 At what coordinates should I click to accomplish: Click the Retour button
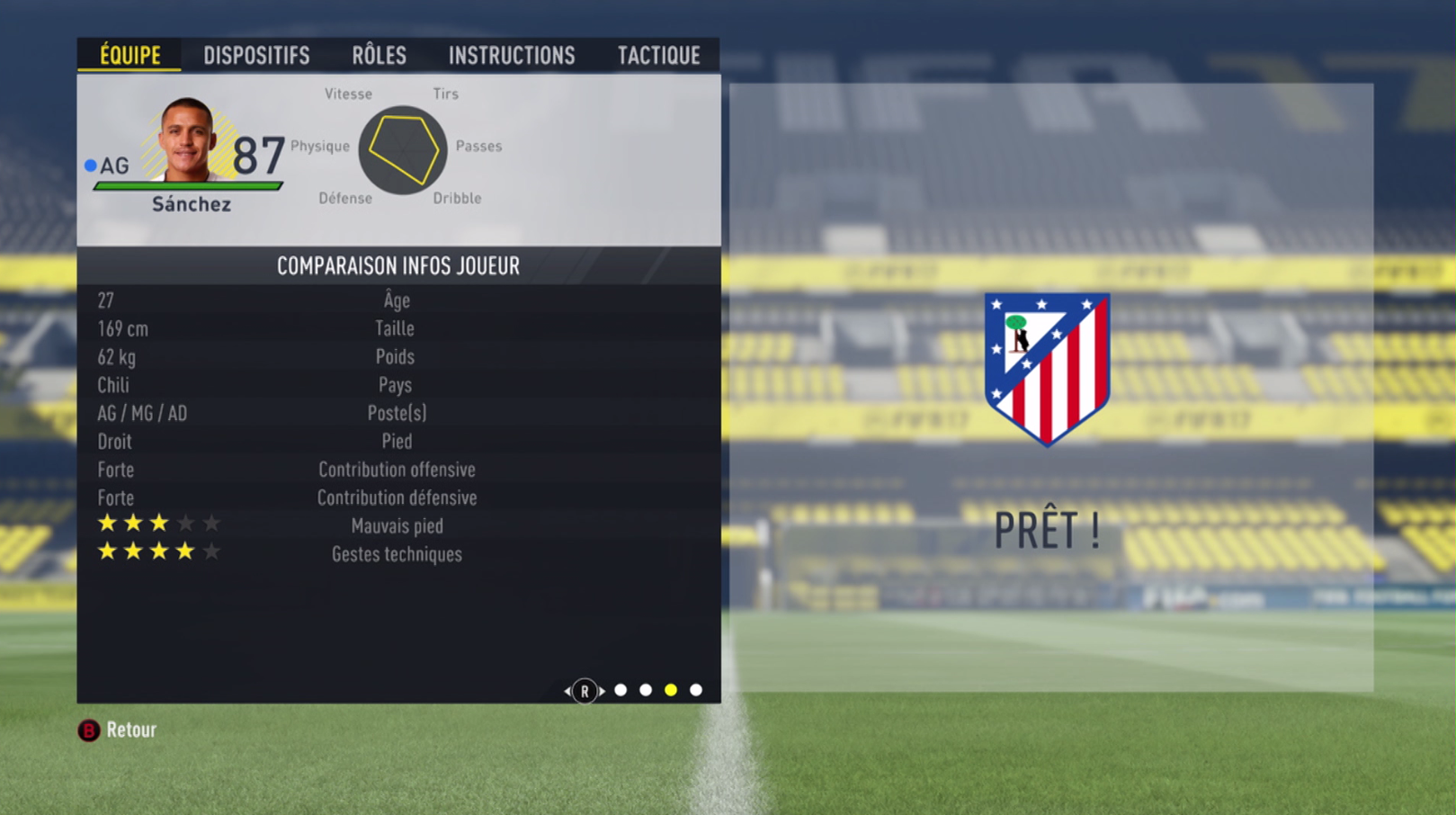tap(131, 730)
